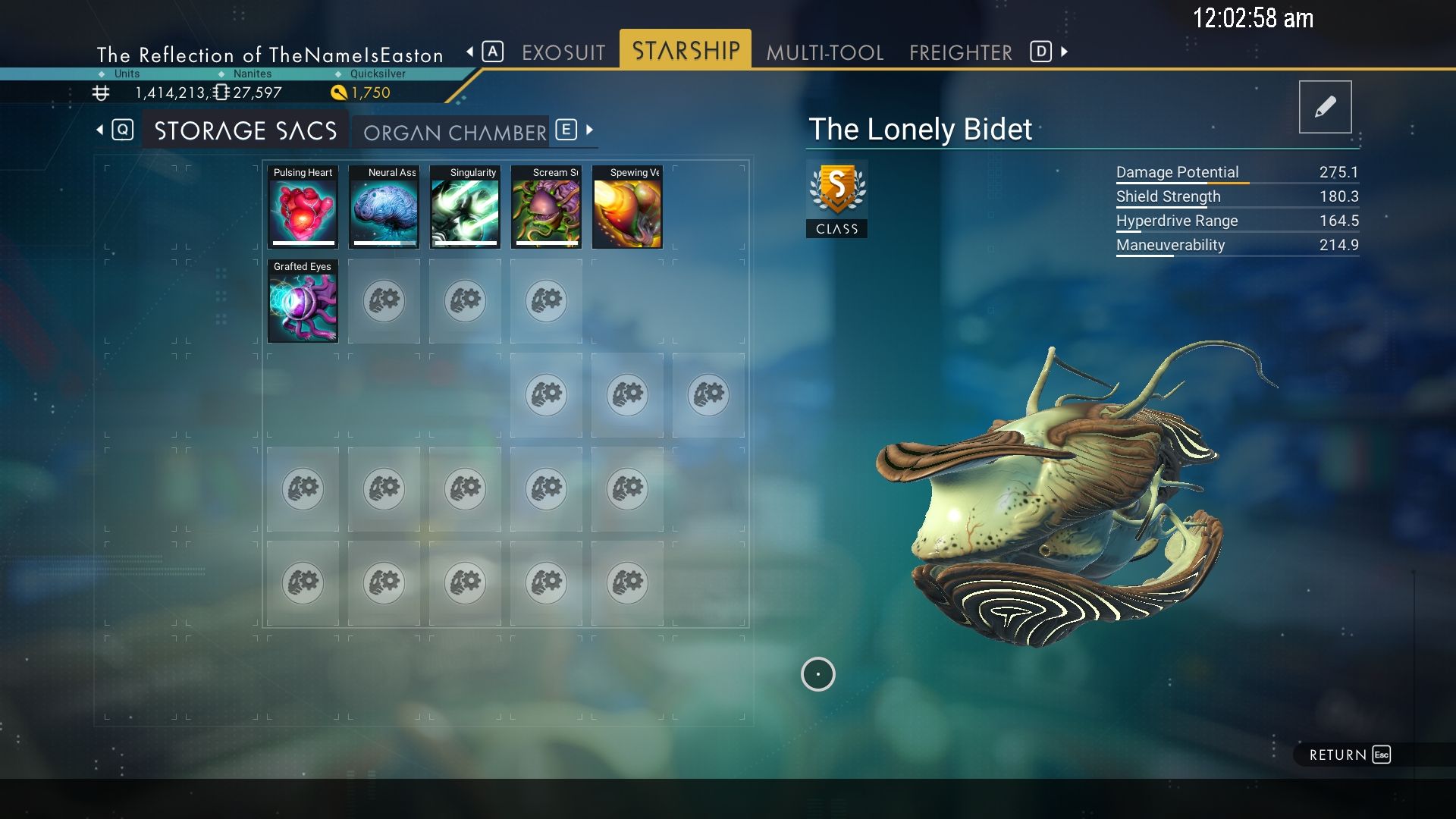Select the Pulsing Heart organ
Viewport: 1456px width, 819px height.
[303, 209]
